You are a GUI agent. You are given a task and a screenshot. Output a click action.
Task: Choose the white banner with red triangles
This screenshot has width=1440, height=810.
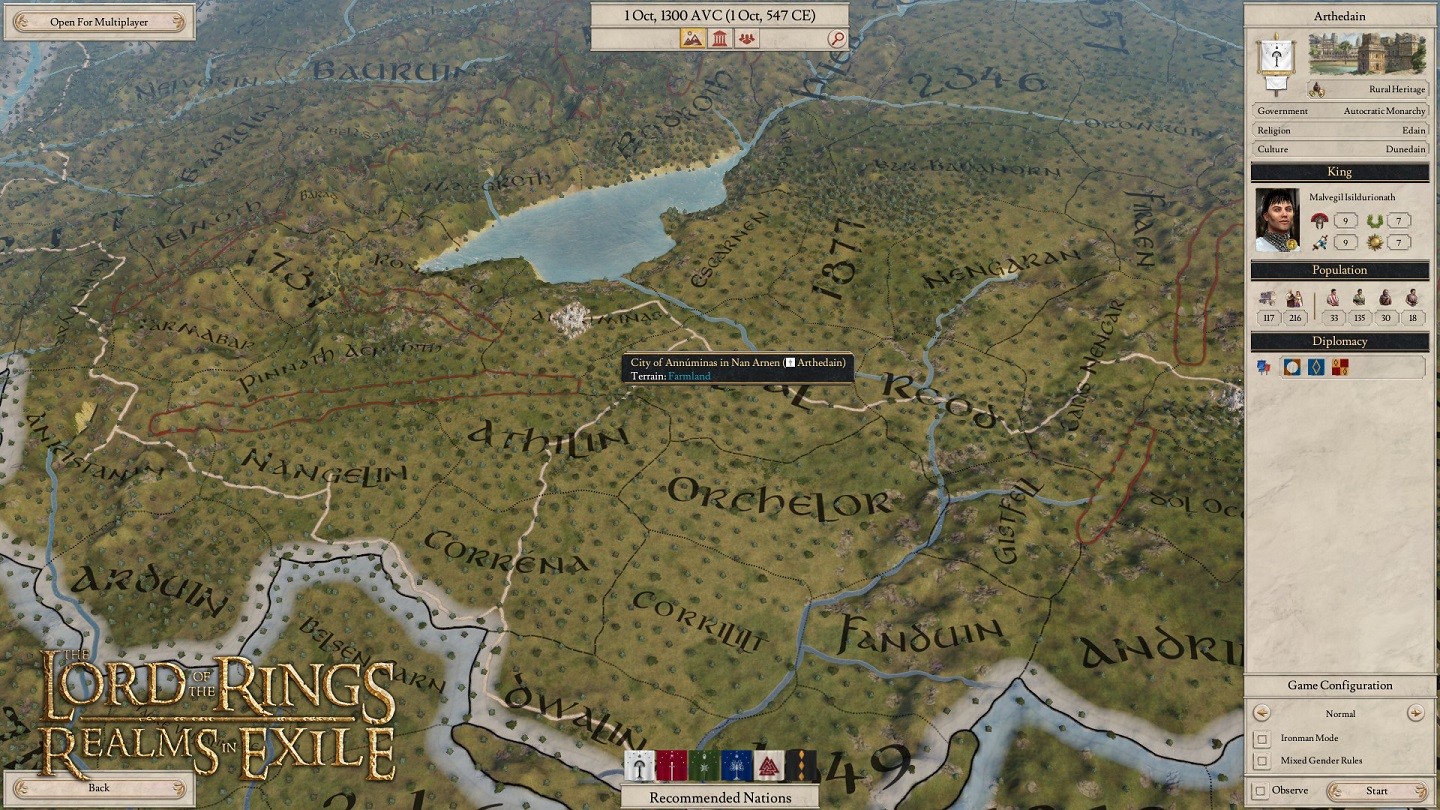tap(769, 766)
